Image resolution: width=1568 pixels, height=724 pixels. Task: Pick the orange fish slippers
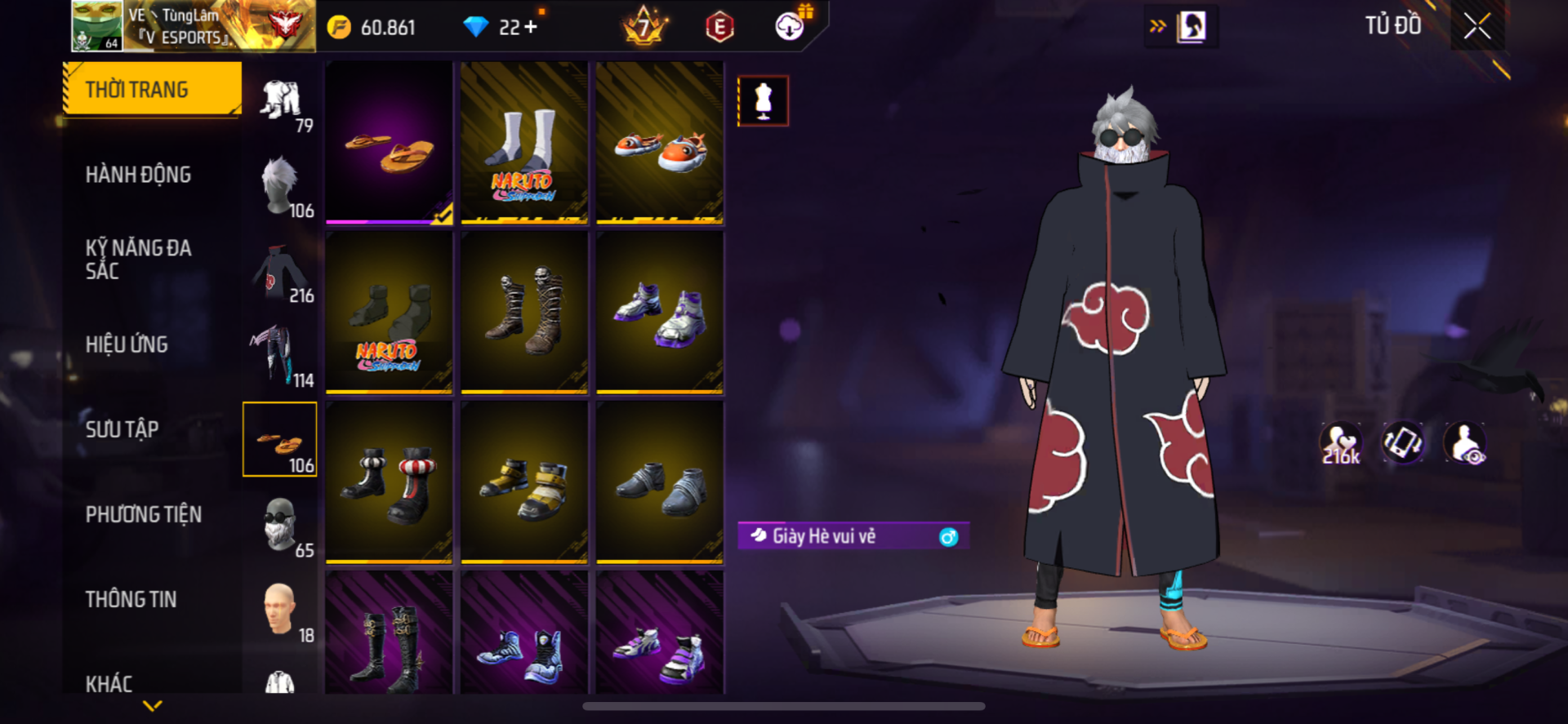(x=659, y=142)
